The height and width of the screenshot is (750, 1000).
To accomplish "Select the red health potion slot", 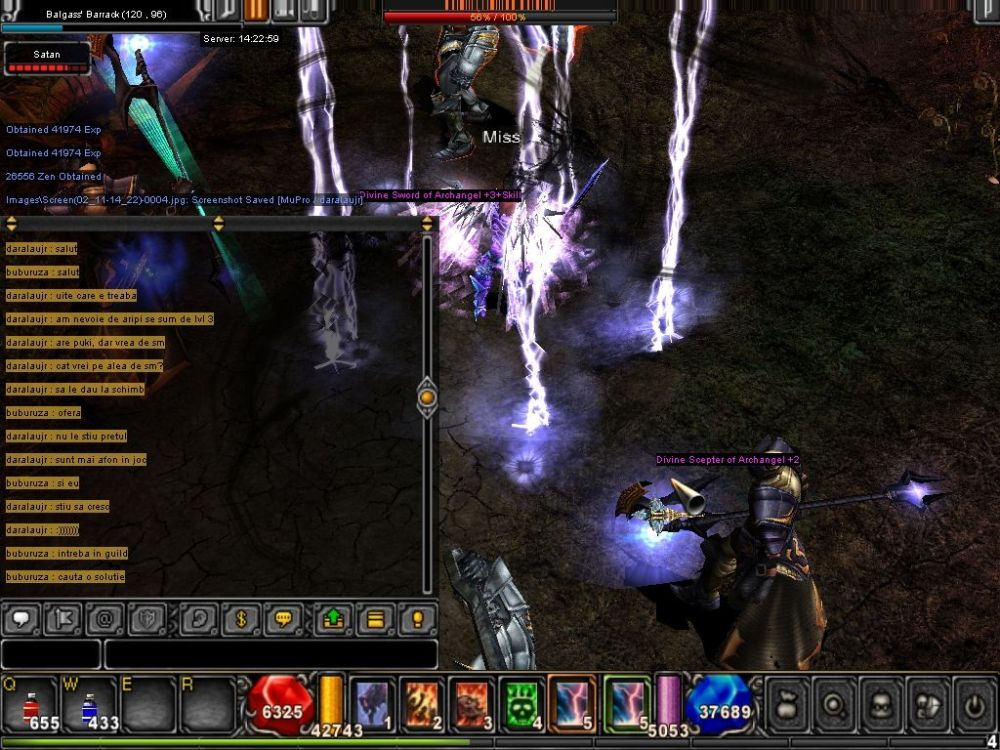I will pyautogui.click(x=30, y=704).
